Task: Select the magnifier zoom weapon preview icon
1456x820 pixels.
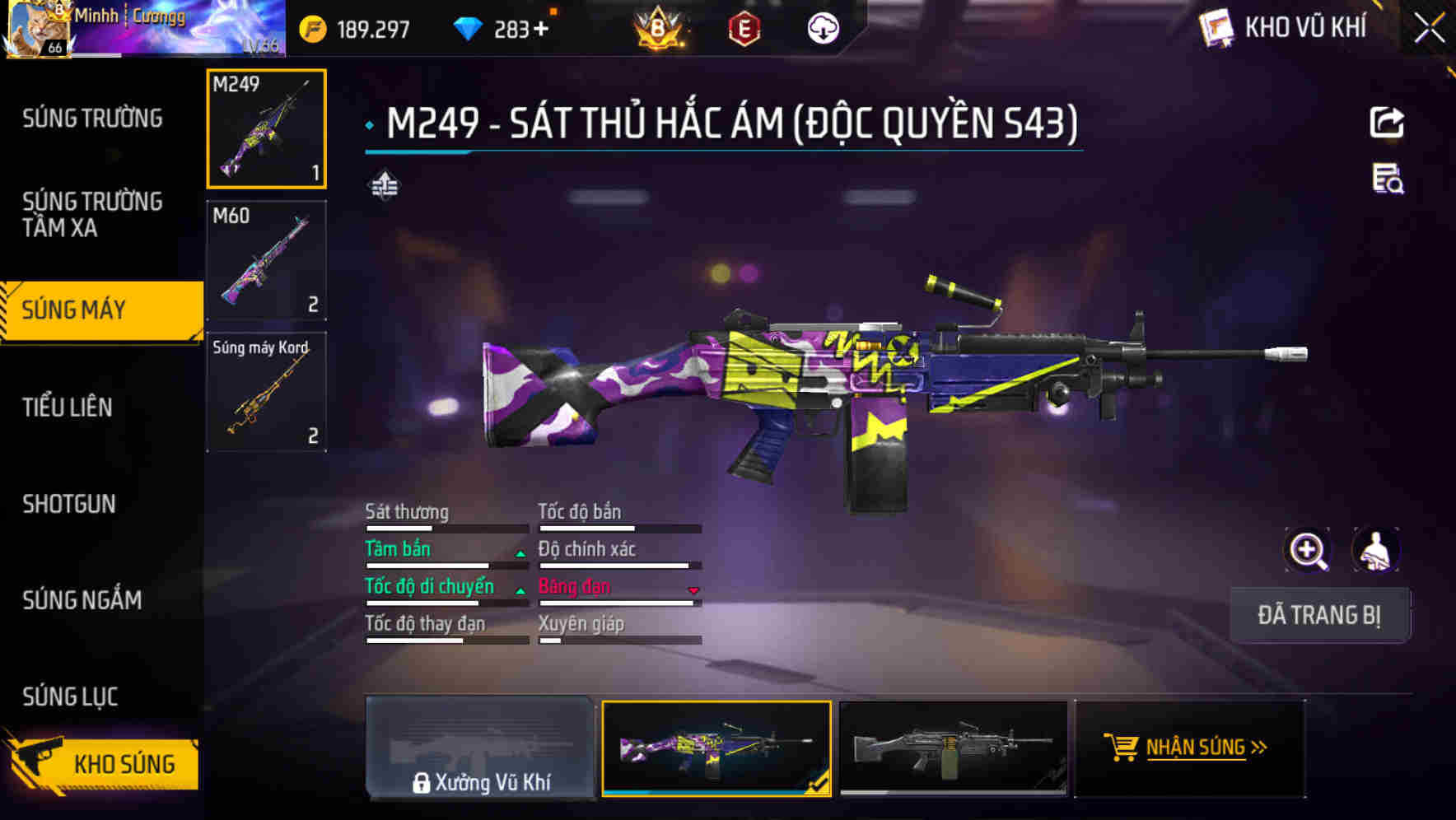Action: (1308, 550)
